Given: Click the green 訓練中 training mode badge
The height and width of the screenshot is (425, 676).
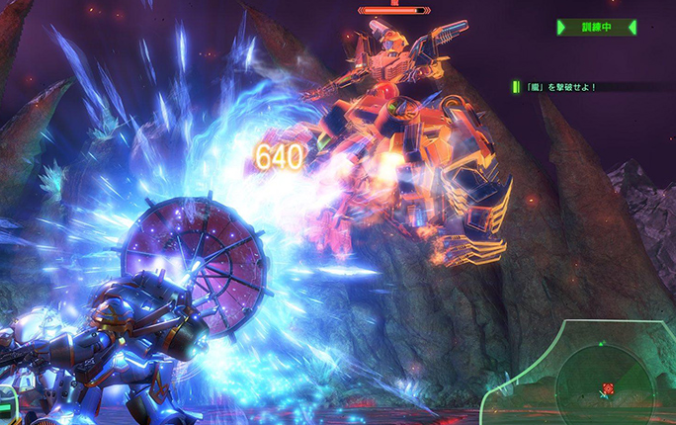Looking at the screenshot, I should (596, 28).
